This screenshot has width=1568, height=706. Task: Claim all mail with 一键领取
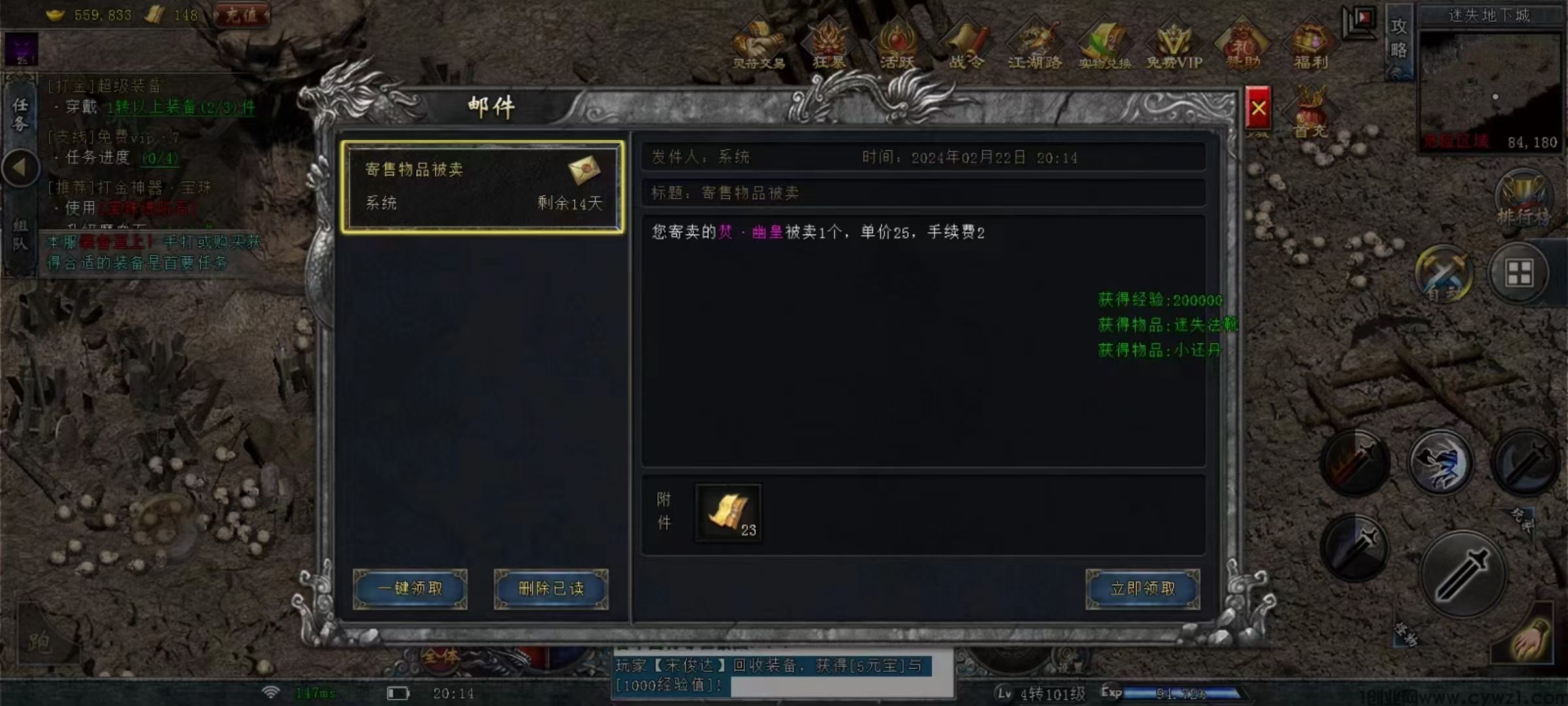[x=410, y=589]
